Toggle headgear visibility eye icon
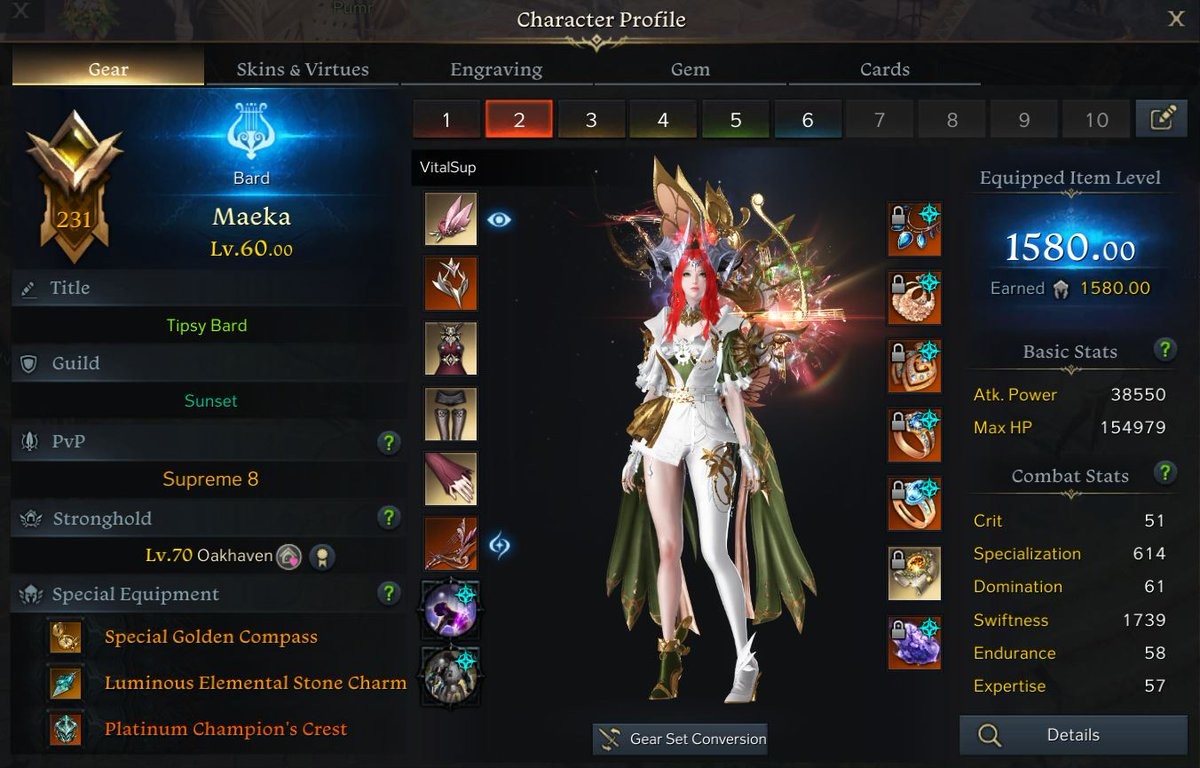Screen dimensions: 1200x768 499,219
